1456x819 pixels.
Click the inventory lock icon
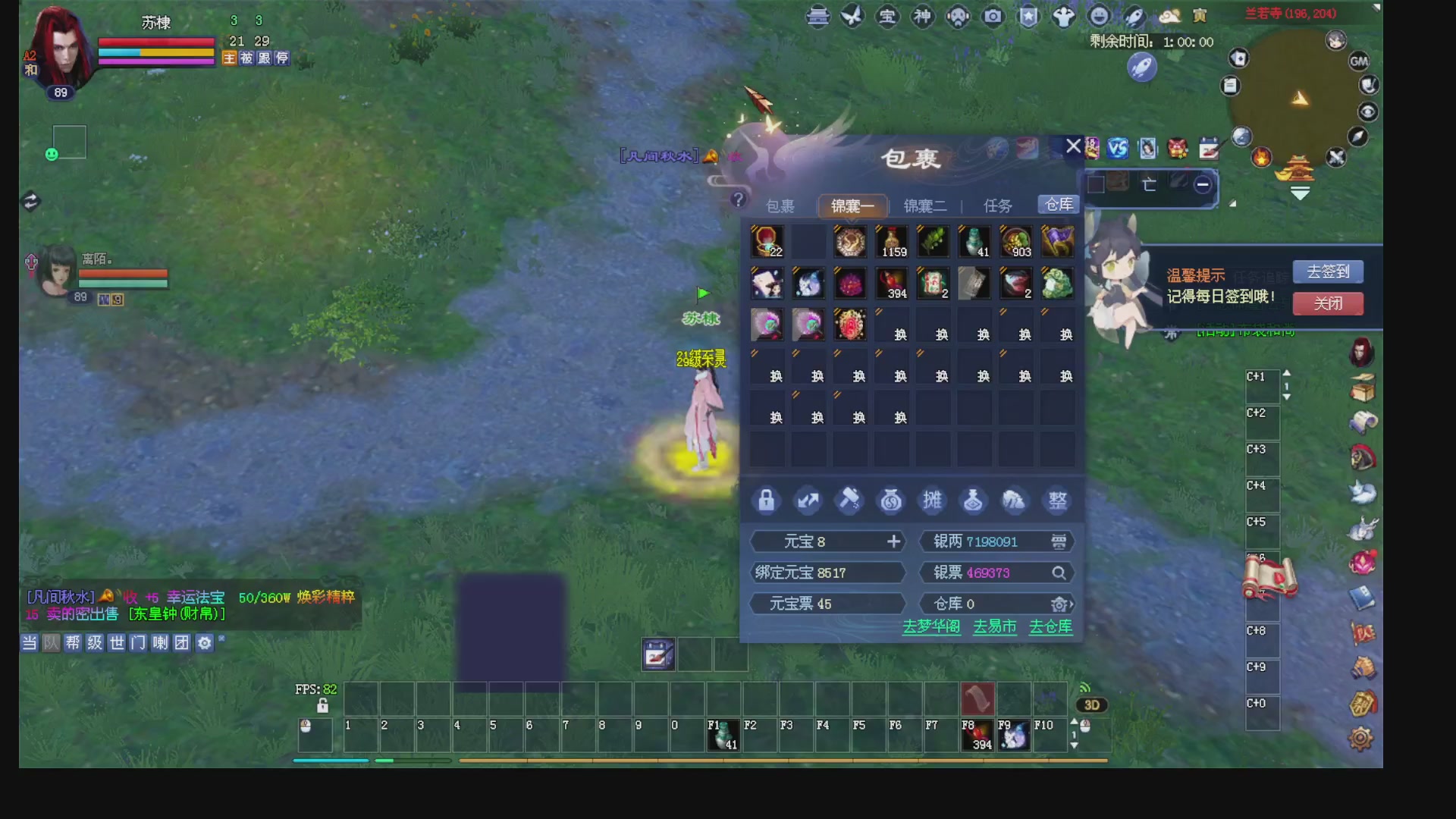tap(766, 500)
